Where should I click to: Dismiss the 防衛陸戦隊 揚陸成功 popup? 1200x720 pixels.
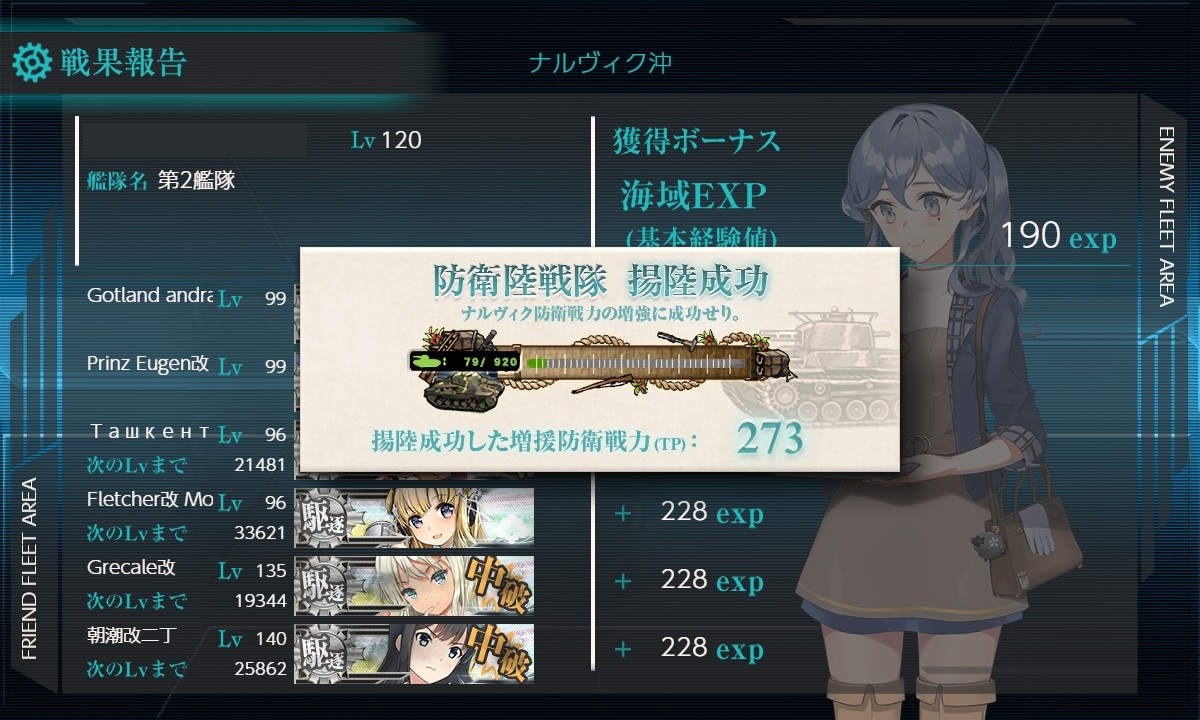(x=600, y=359)
